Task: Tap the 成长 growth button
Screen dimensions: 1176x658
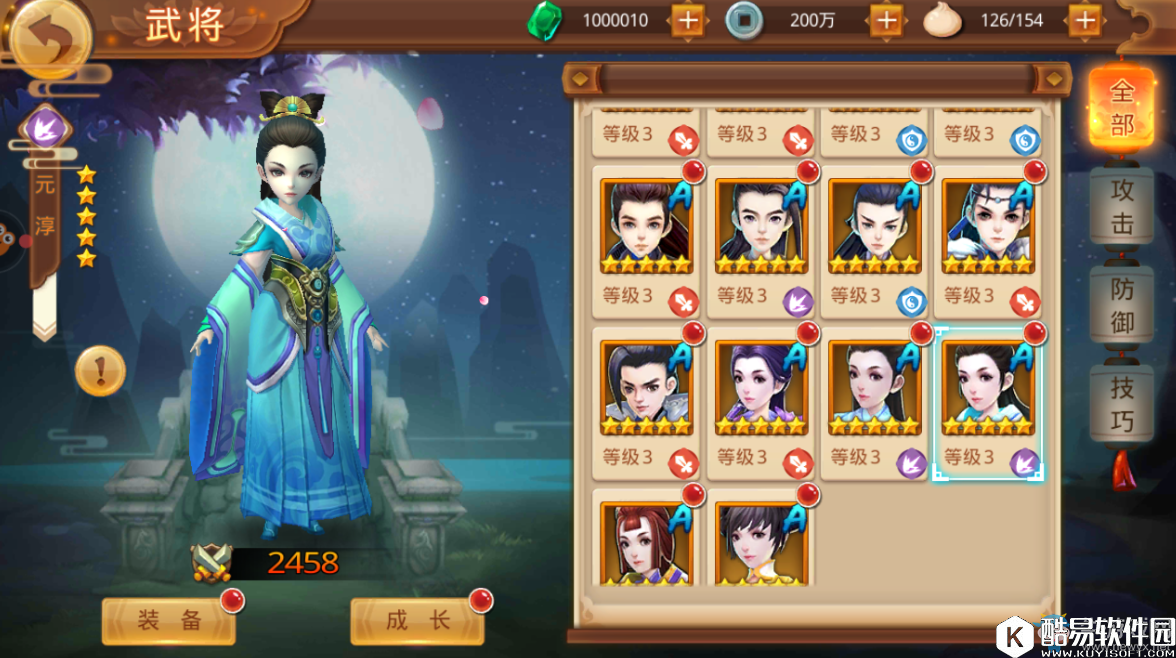Action: pos(417,621)
